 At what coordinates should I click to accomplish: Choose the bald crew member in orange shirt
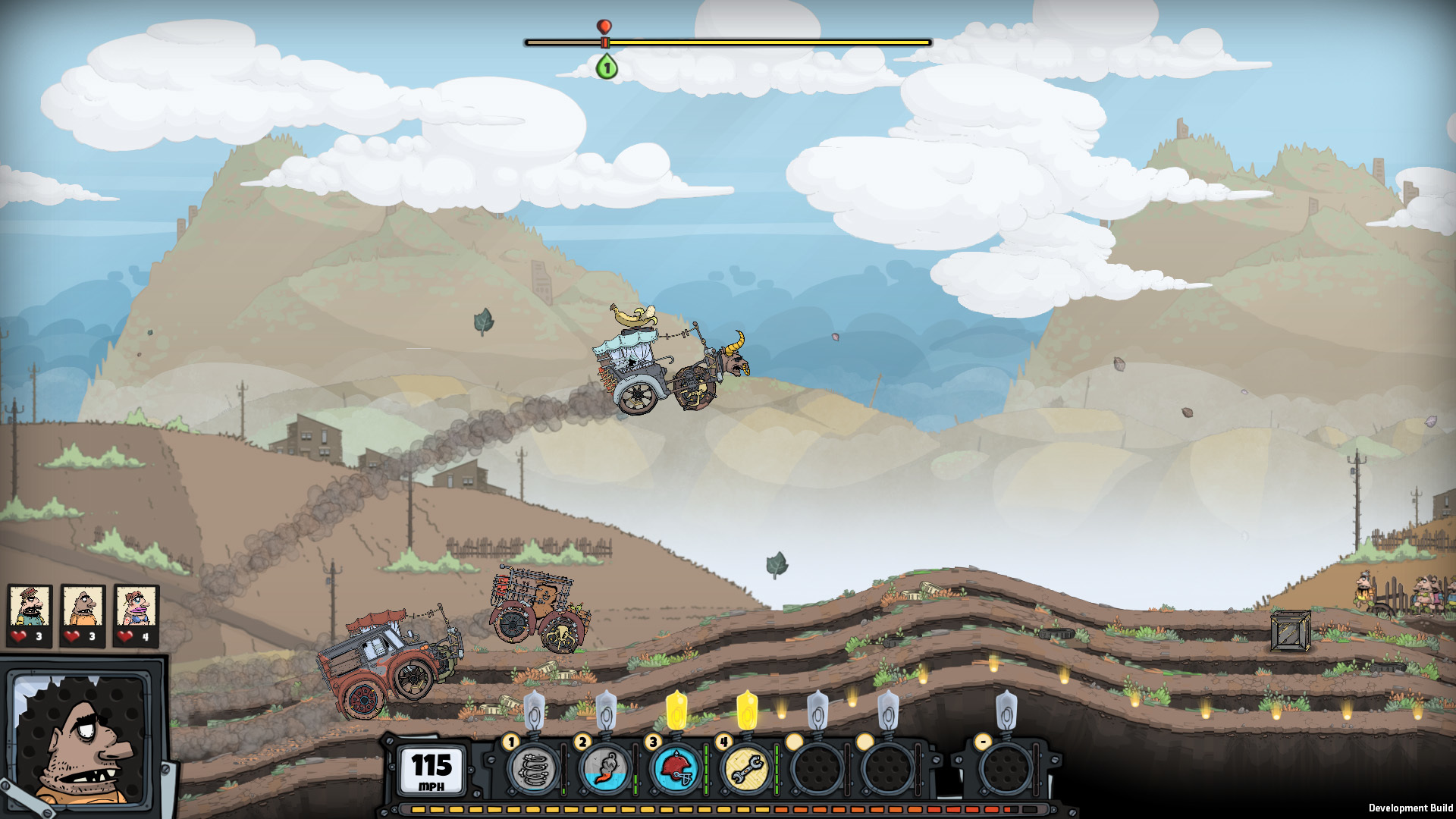[x=83, y=607]
